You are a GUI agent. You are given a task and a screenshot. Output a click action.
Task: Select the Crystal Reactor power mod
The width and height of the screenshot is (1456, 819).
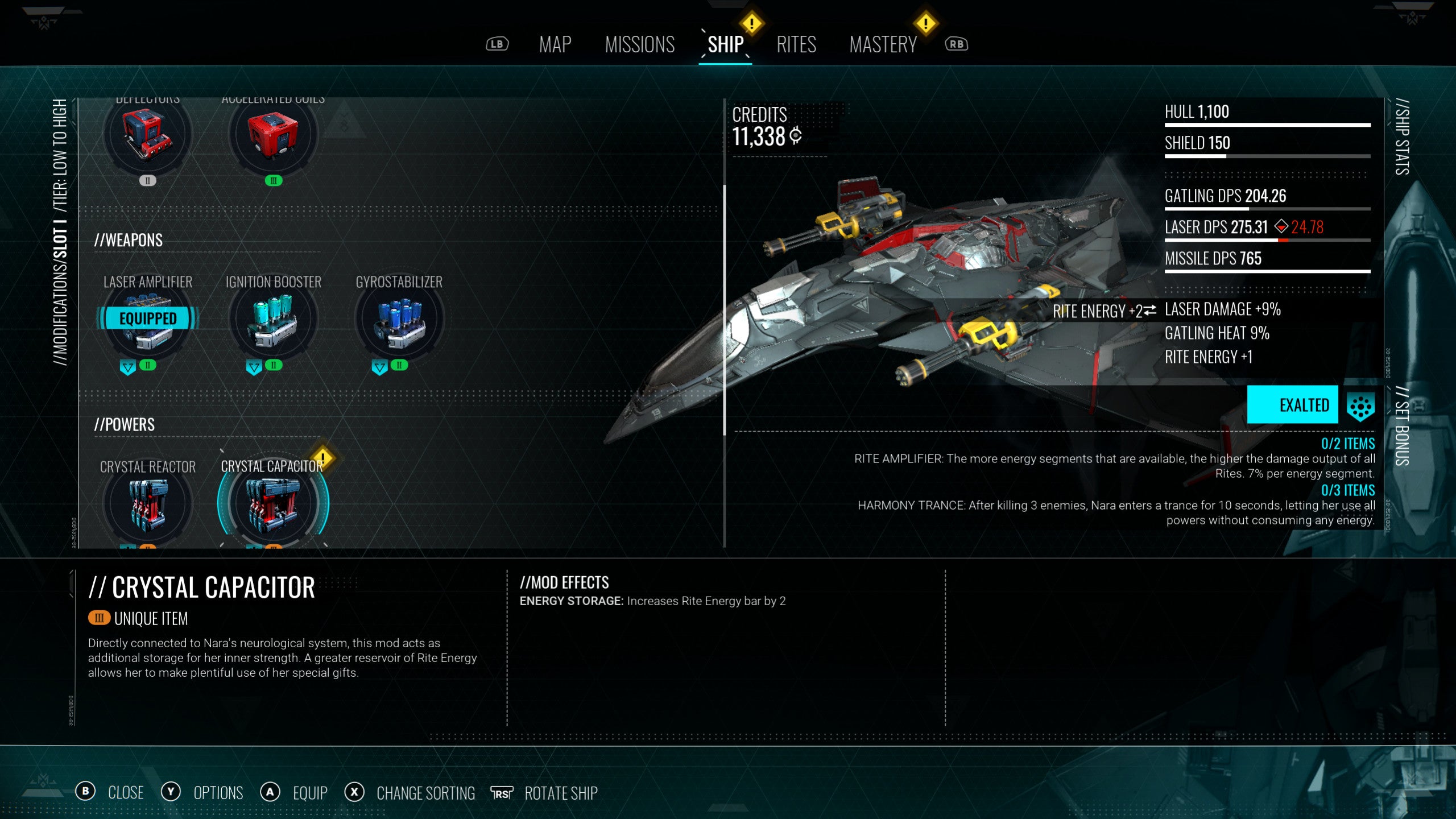(x=148, y=503)
